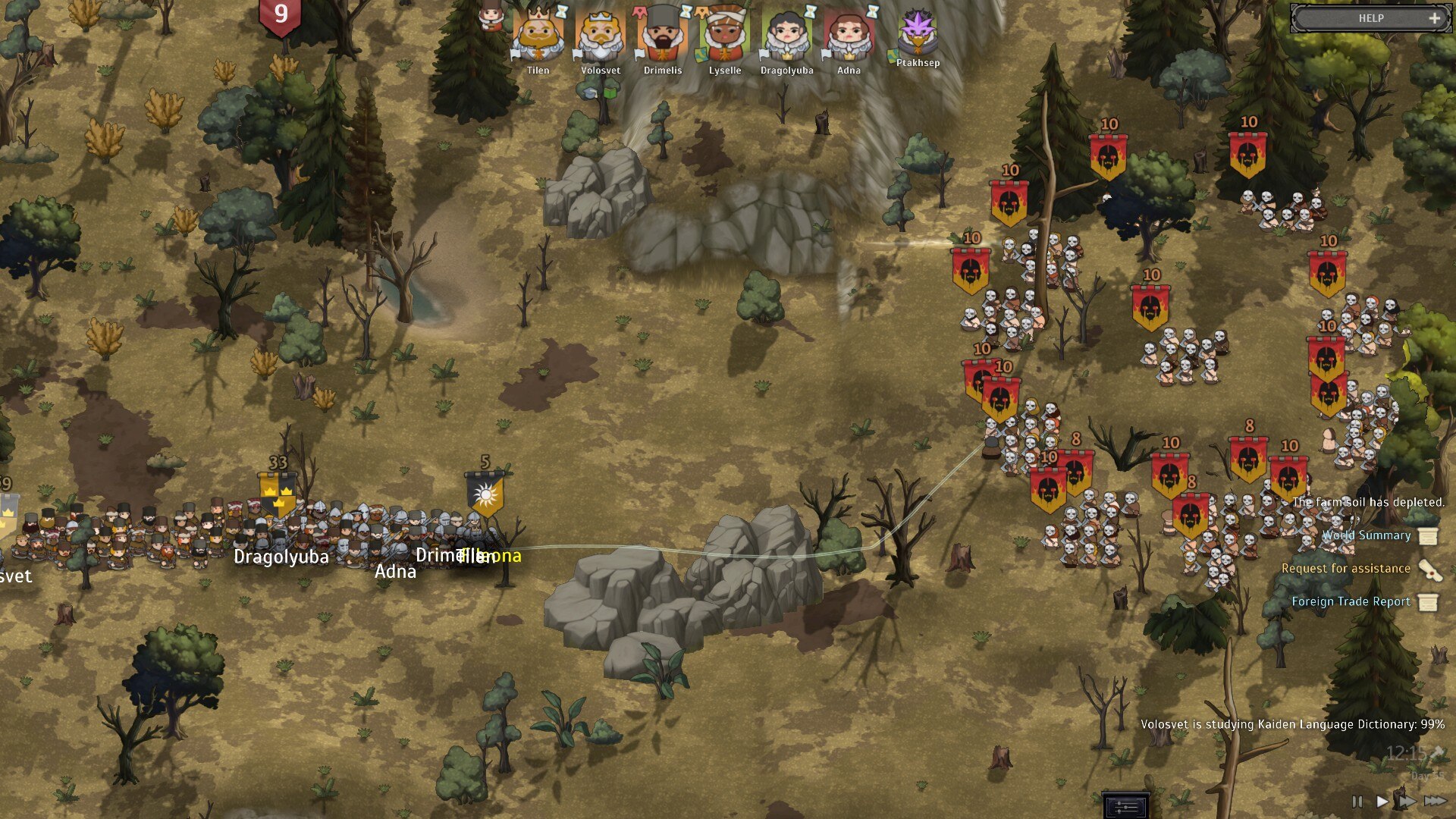Screen dimensions: 1456x819
Task: View the Foreign Trade Report
Action: pyautogui.click(x=1351, y=602)
